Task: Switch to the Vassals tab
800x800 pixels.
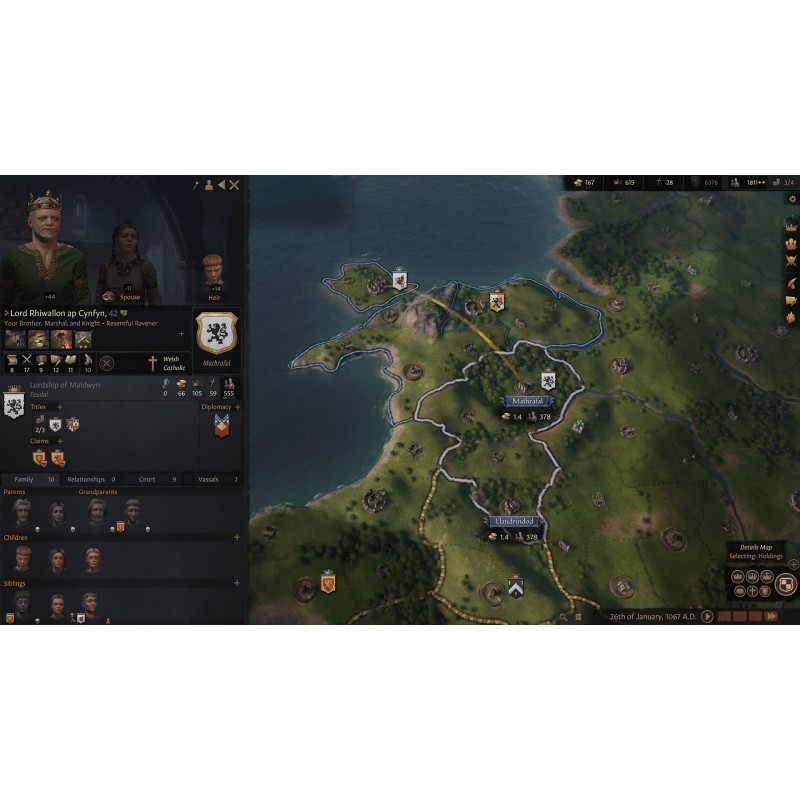Action: 211,479
